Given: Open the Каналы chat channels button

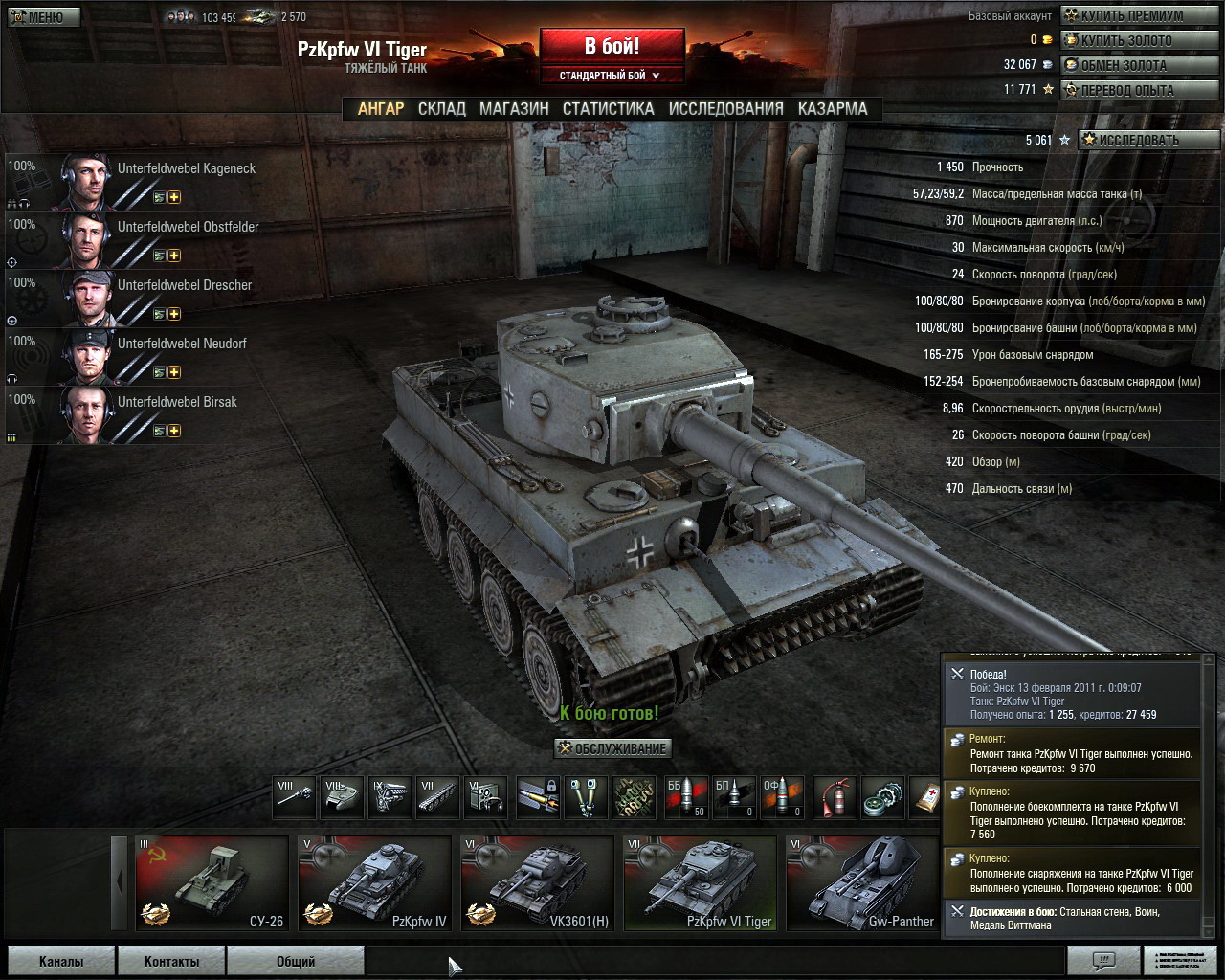Looking at the screenshot, I should [61, 961].
